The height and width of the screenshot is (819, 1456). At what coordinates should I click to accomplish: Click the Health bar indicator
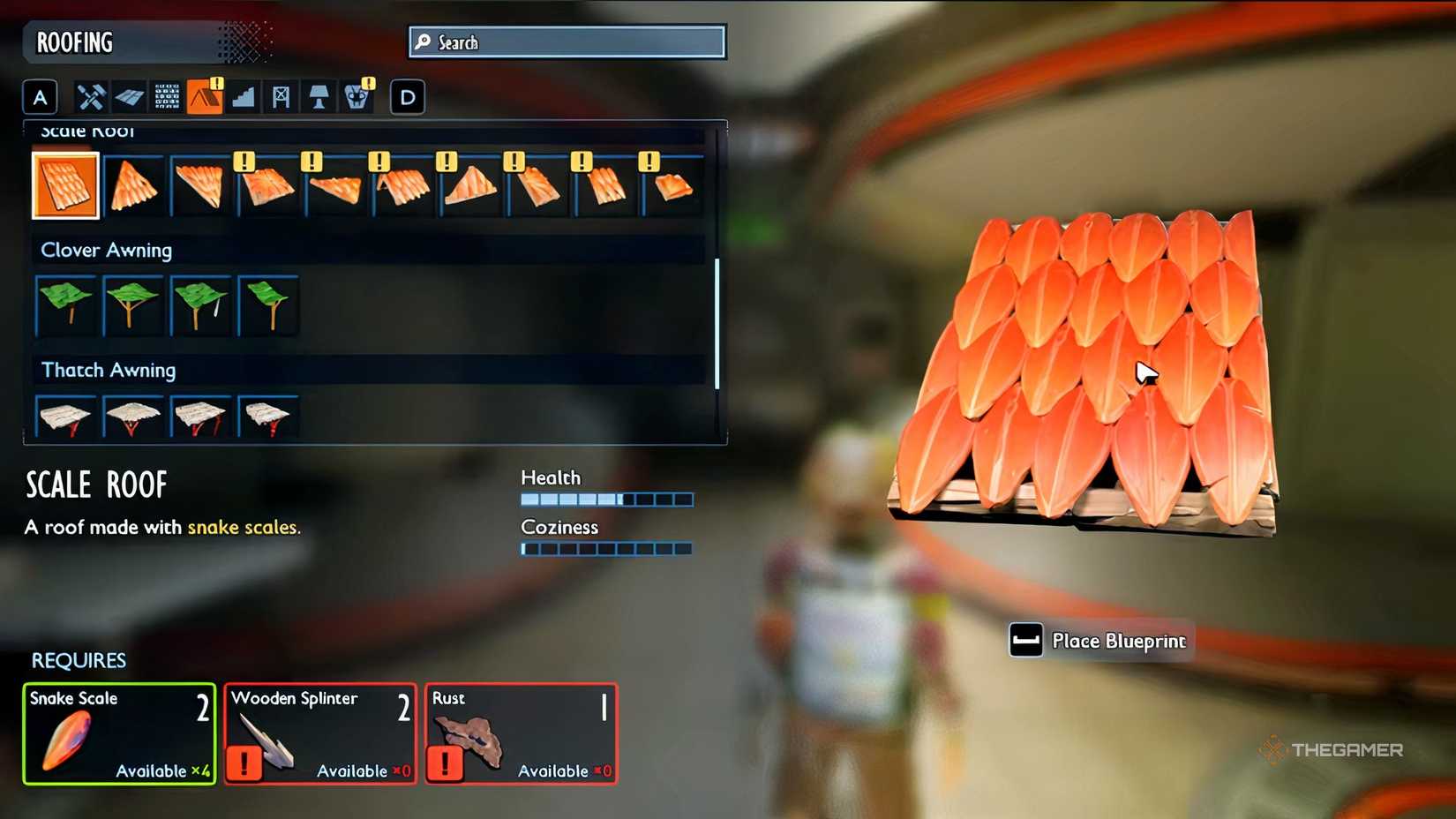pos(606,500)
